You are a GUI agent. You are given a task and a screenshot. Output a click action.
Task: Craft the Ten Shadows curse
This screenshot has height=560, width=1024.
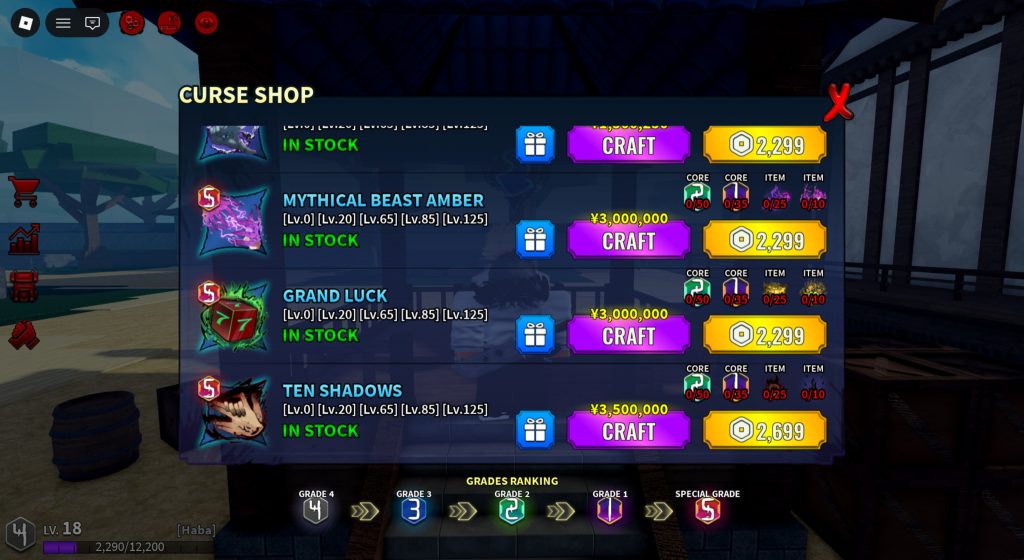pos(628,431)
